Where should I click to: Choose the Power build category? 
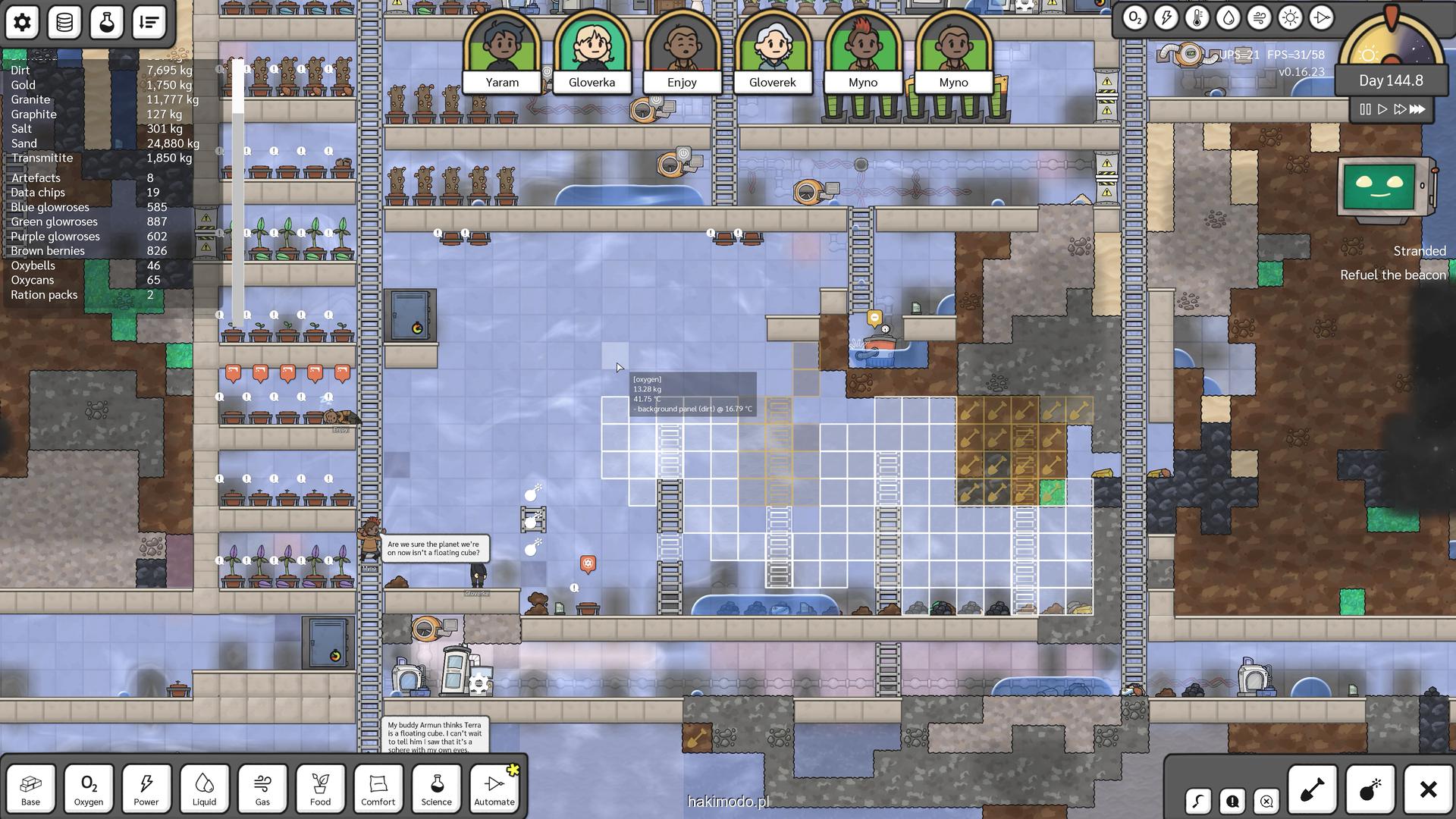click(x=146, y=789)
